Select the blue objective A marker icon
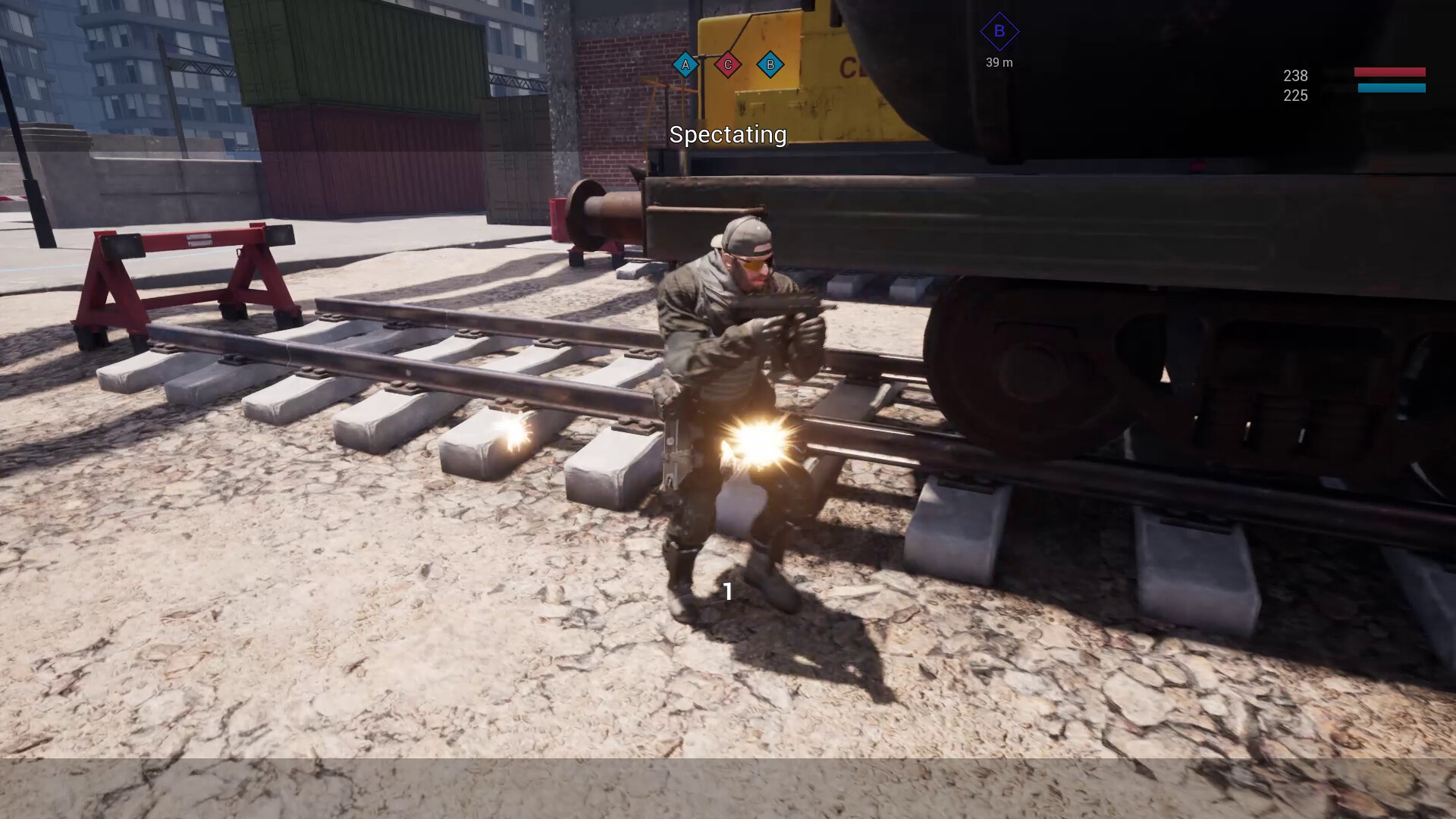The image size is (1456, 819). coord(685,65)
